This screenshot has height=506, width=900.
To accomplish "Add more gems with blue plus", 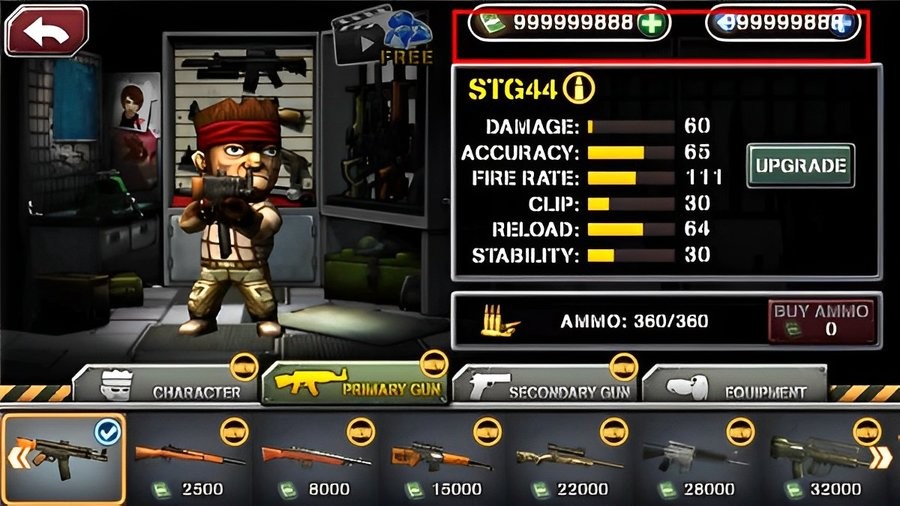I will pyautogui.click(x=842, y=23).
